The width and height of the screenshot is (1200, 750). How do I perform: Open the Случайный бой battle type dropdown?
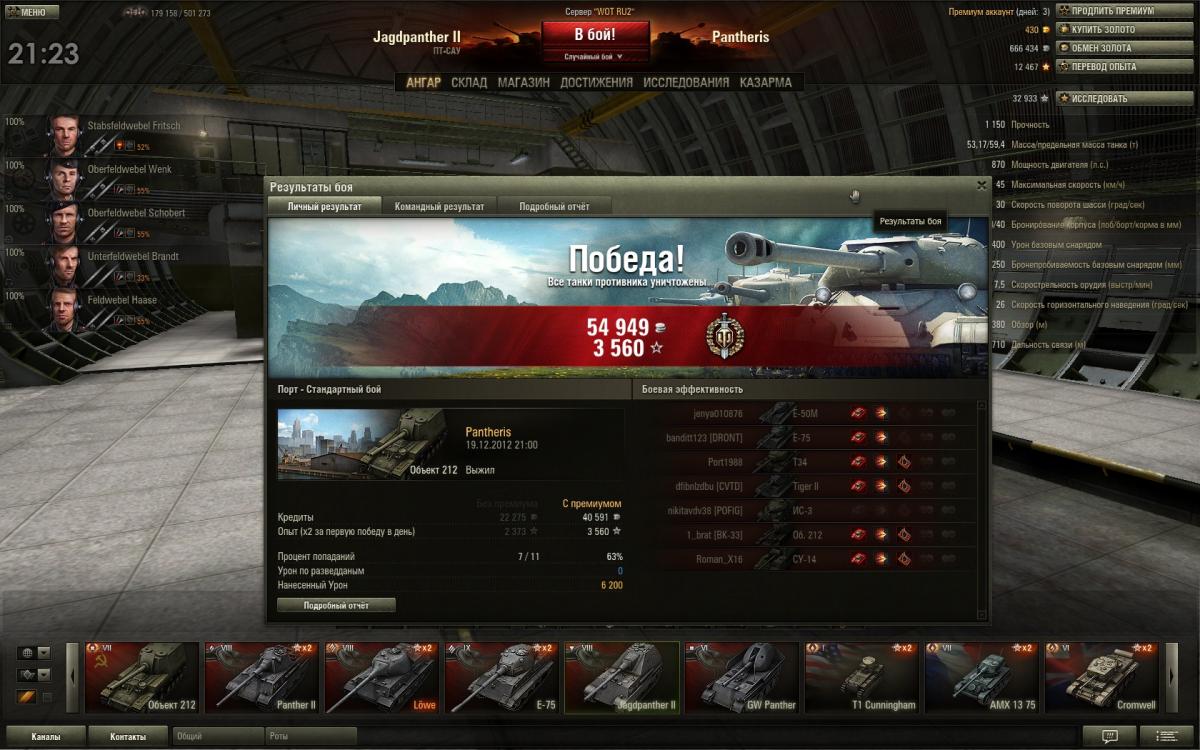tap(594, 57)
